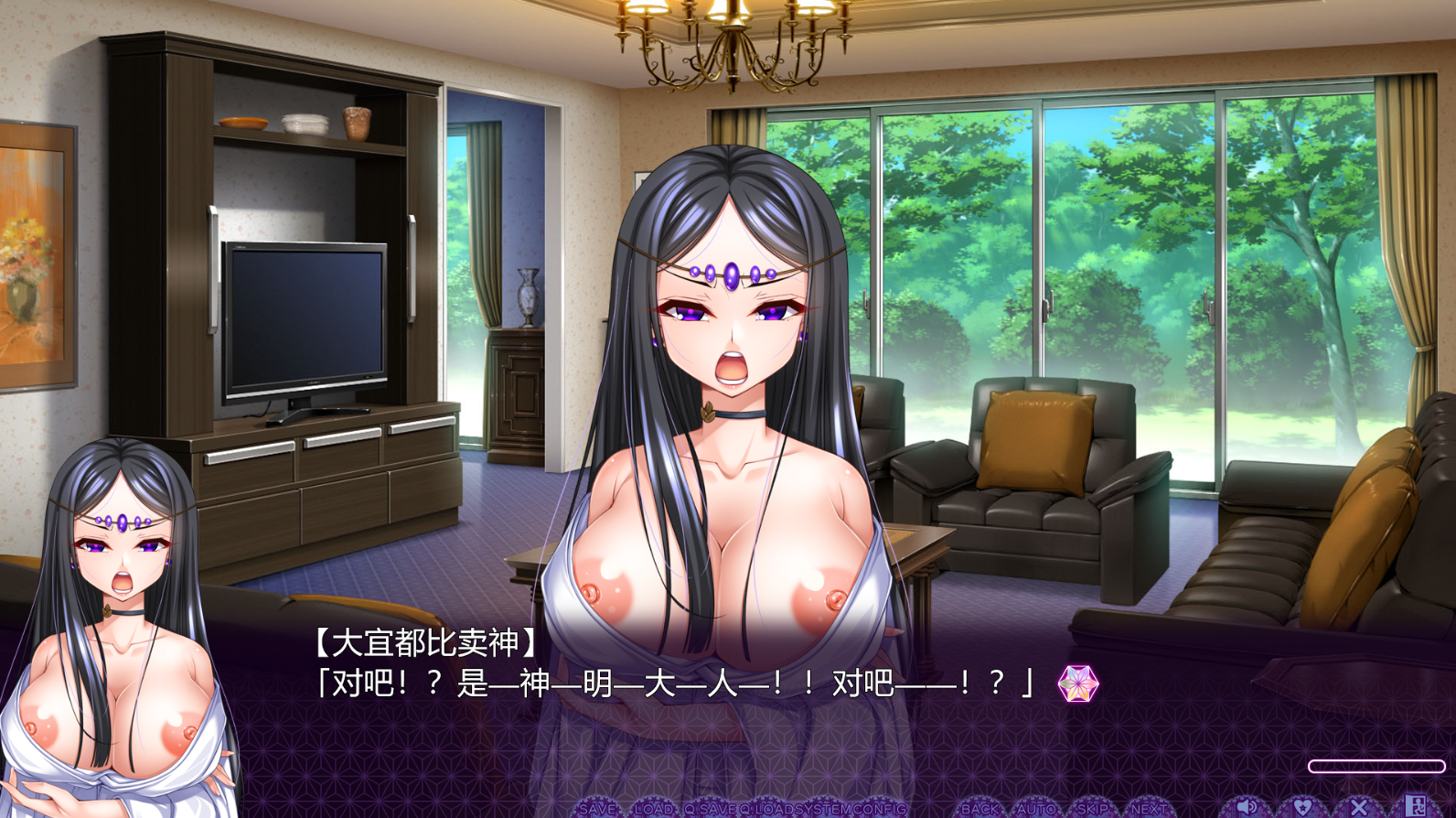Quick save with Q.SAVE
This screenshot has width=1456, height=818.
coord(710,809)
